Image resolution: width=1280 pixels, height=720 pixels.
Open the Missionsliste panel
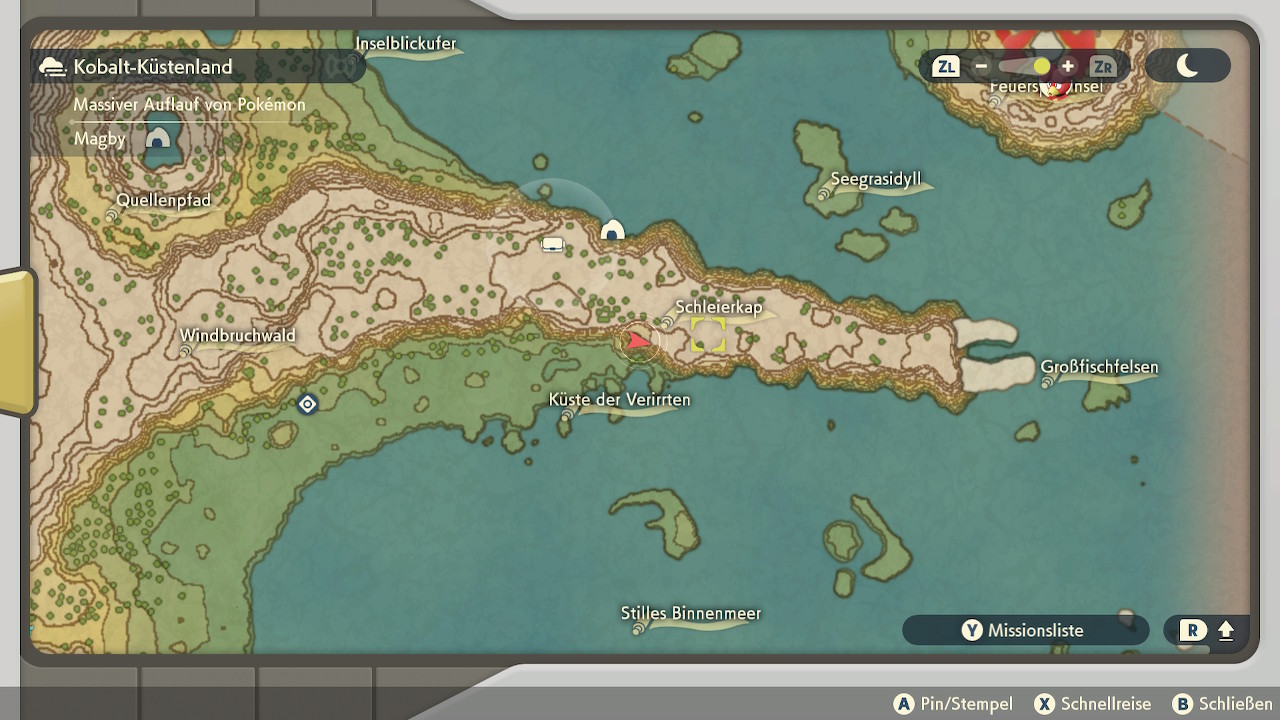1024,630
